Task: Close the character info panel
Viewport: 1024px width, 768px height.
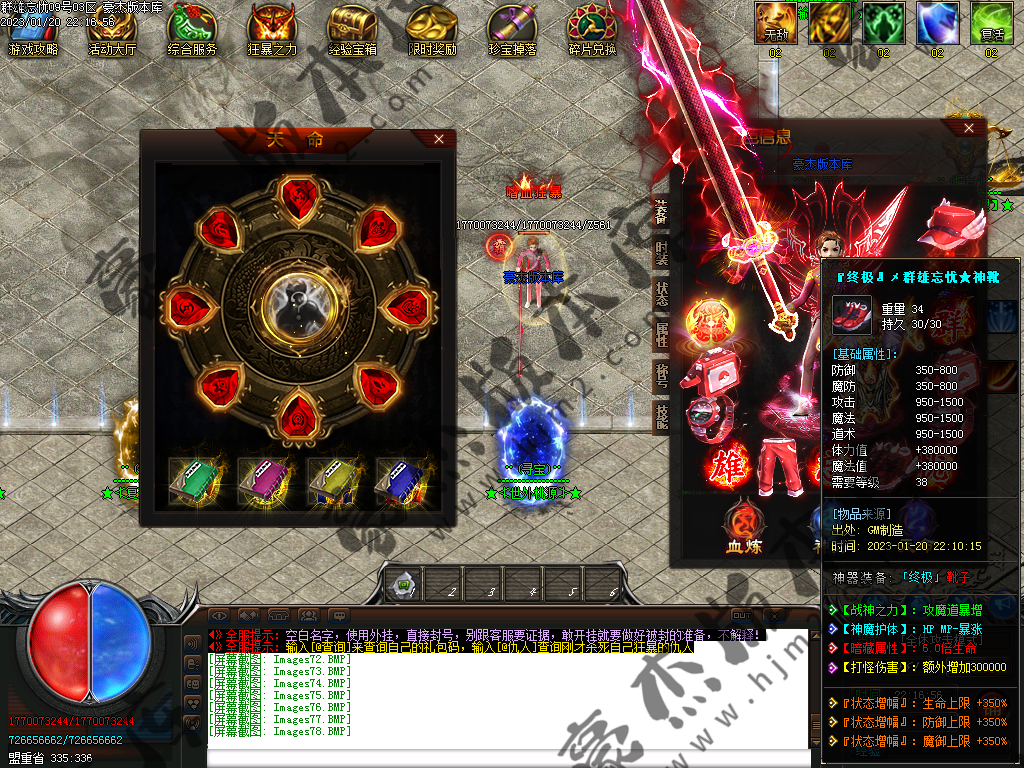Action: (968, 128)
